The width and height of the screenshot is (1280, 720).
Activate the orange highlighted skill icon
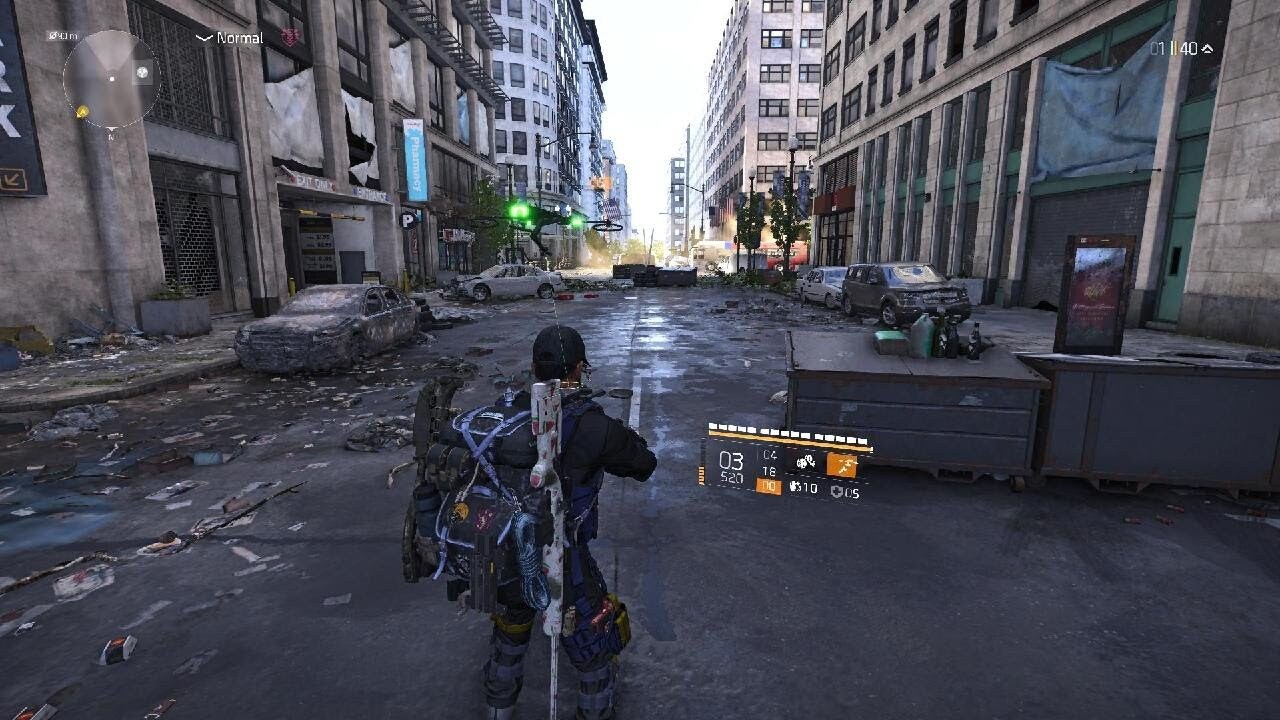pos(841,464)
